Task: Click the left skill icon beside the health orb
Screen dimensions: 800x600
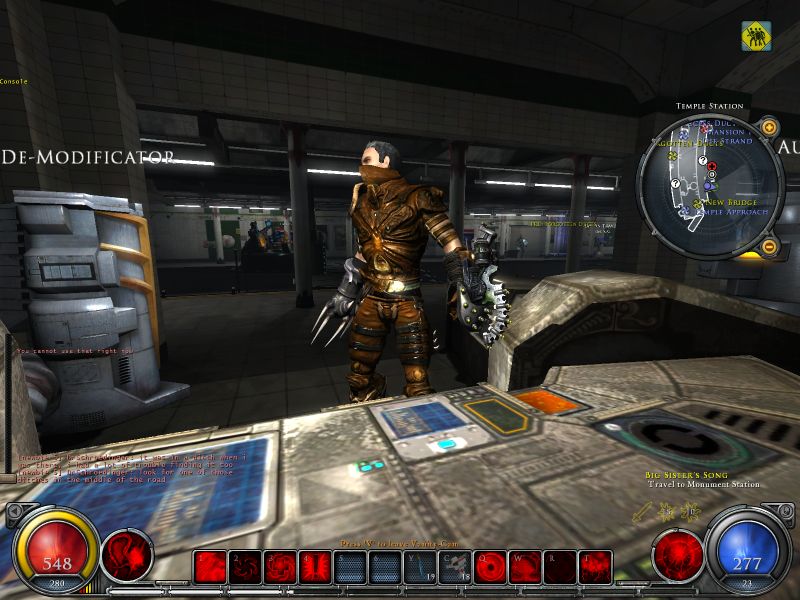Action: (x=126, y=556)
